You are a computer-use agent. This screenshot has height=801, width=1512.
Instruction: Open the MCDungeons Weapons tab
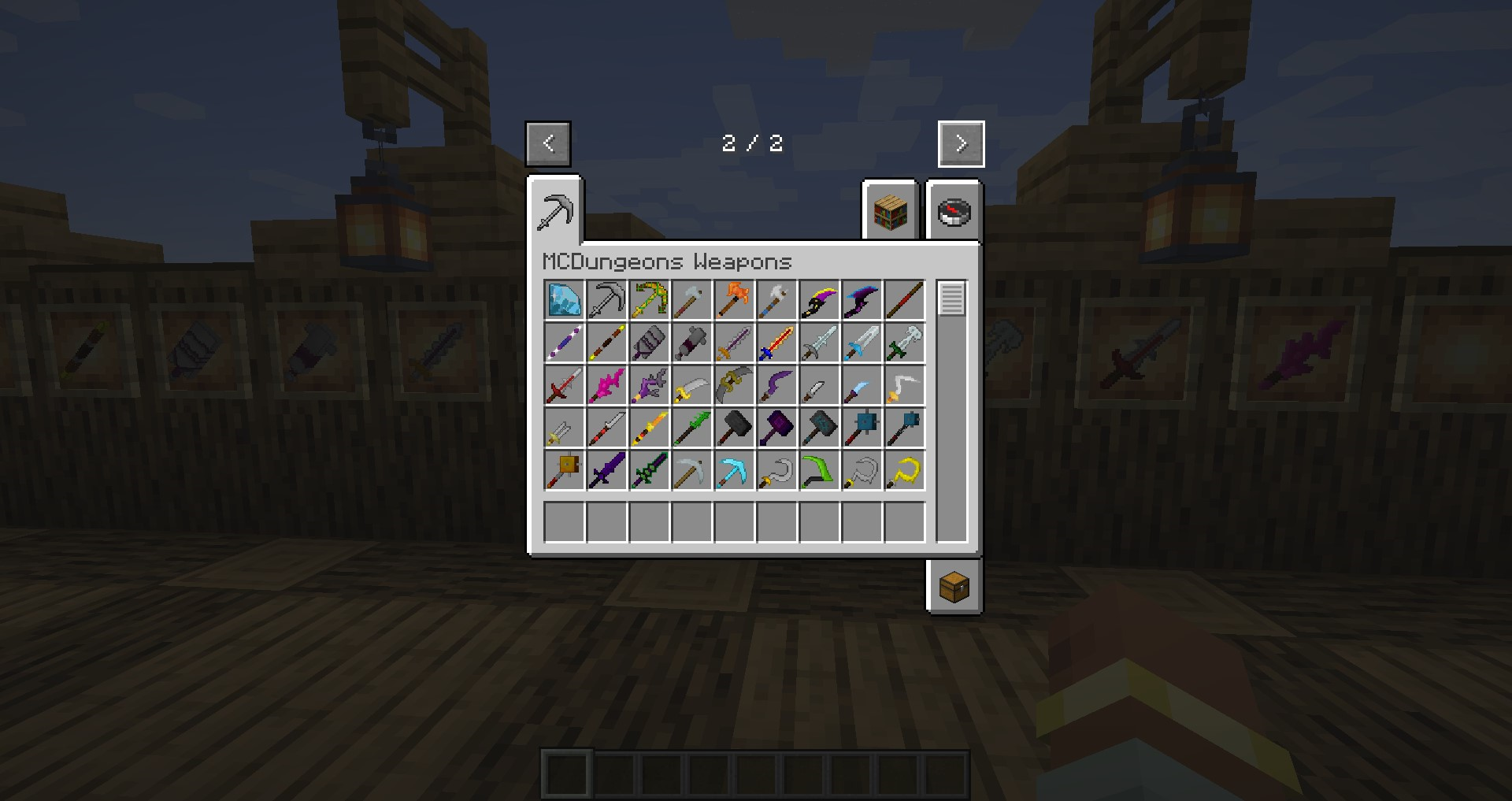coord(555,211)
